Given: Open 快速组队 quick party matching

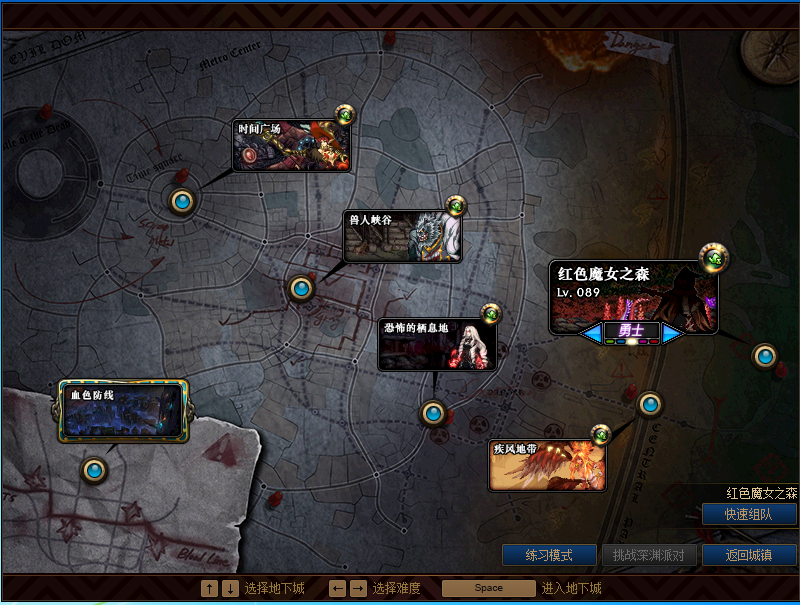Looking at the screenshot, I should 749,514.
